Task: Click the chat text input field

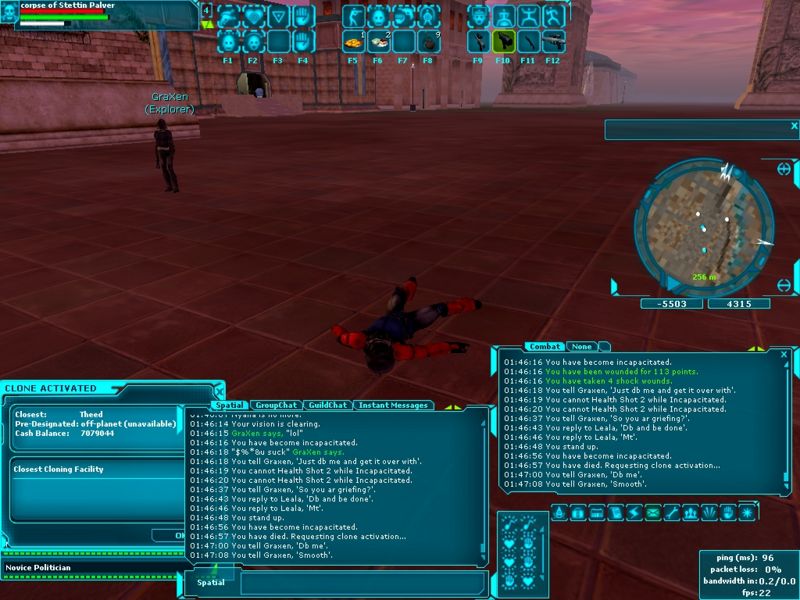Action: coord(360,582)
